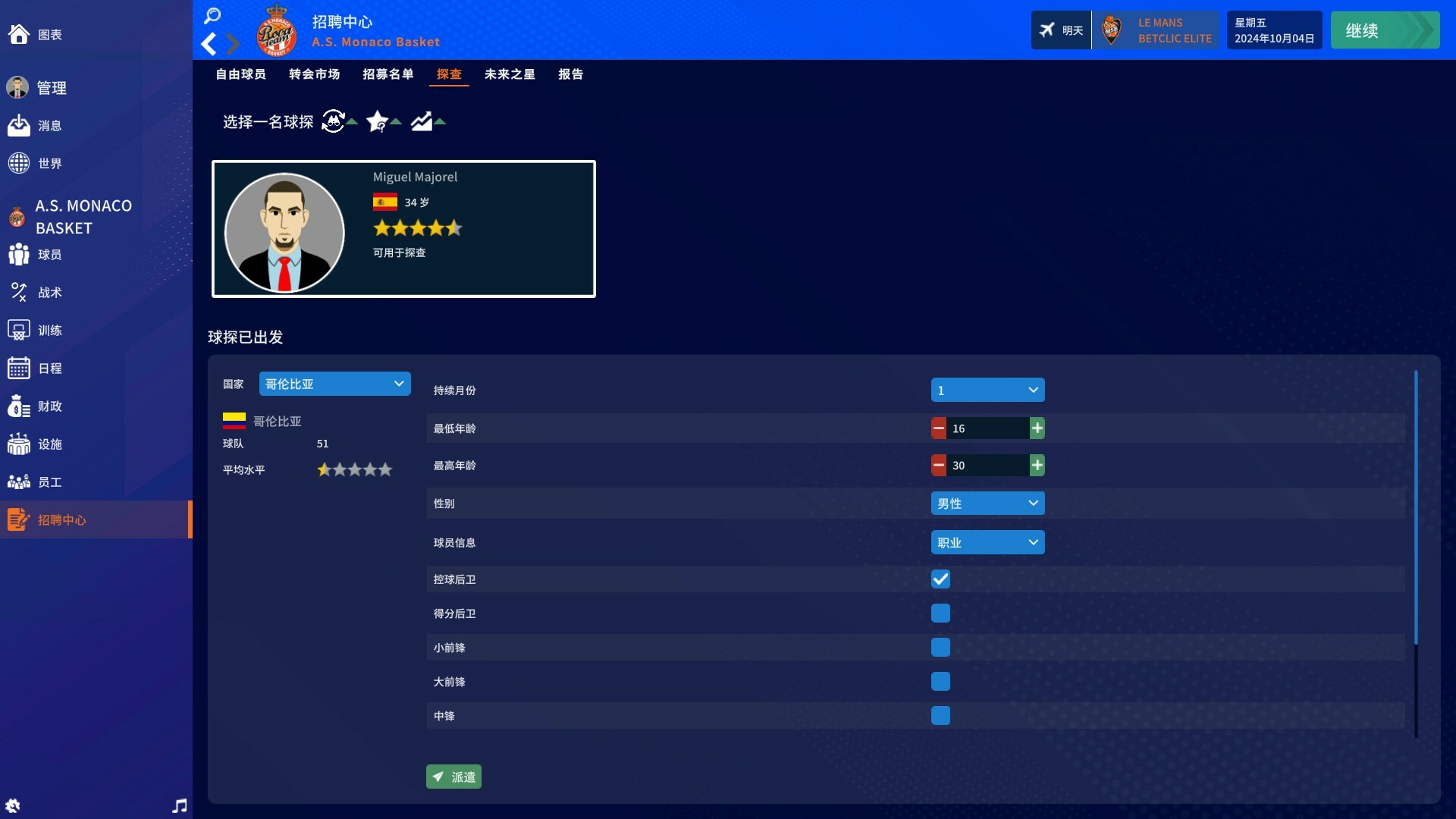Click the search magnifier icon
This screenshot has width=1456, height=819.
[x=212, y=16]
